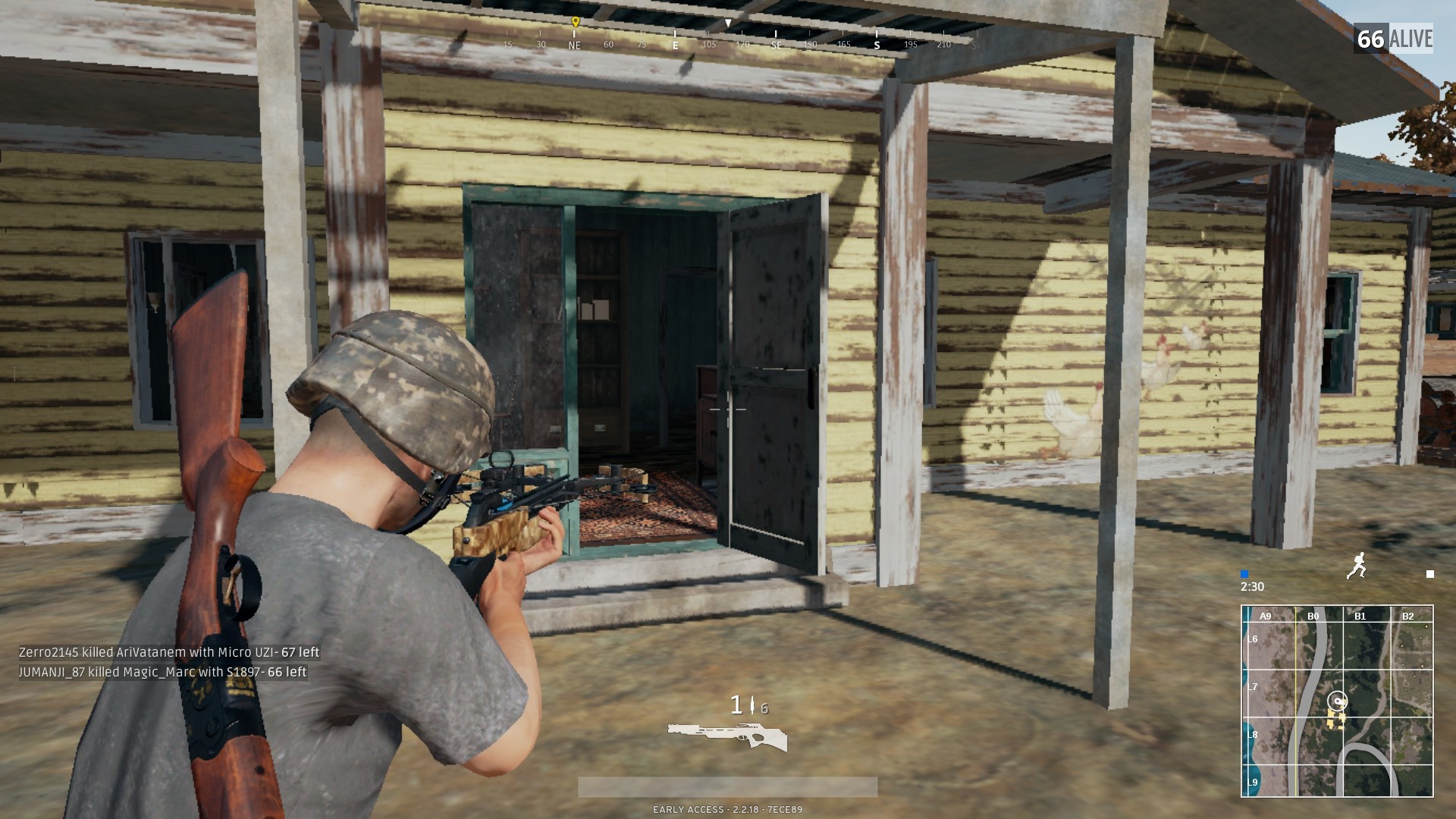Viewport: 1456px width, 819px height.
Task: Click the 66 ALIVE player counter
Action: (x=1395, y=38)
